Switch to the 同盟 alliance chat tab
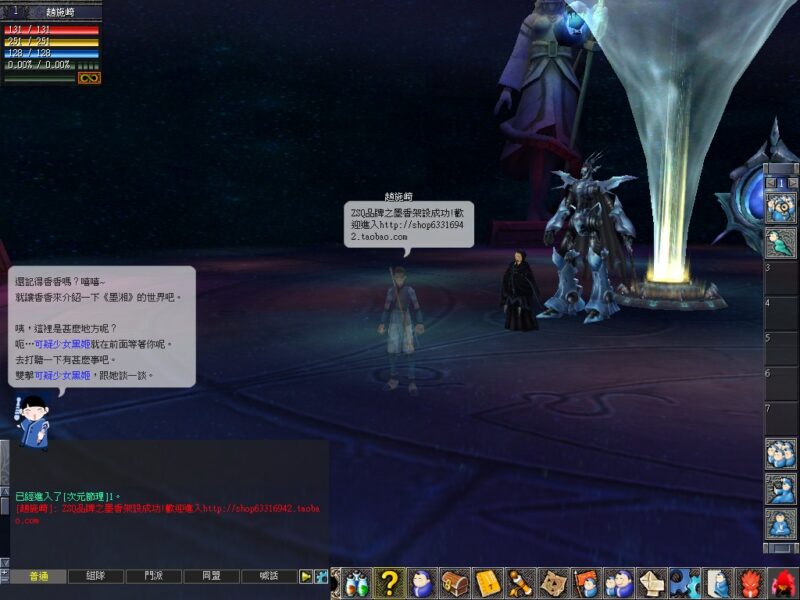The width and height of the screenshot is (800, 600). 211,576
